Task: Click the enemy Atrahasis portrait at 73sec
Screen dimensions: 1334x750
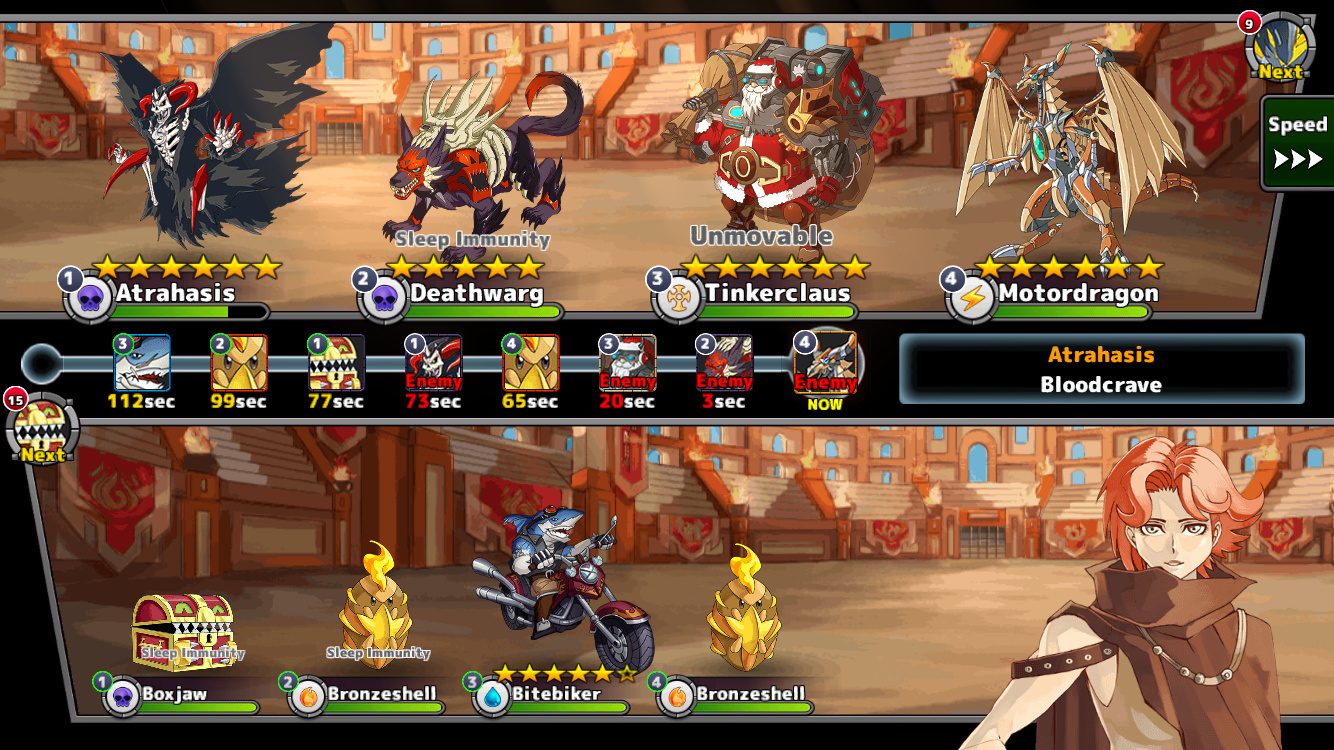Action: pos(434,362)
